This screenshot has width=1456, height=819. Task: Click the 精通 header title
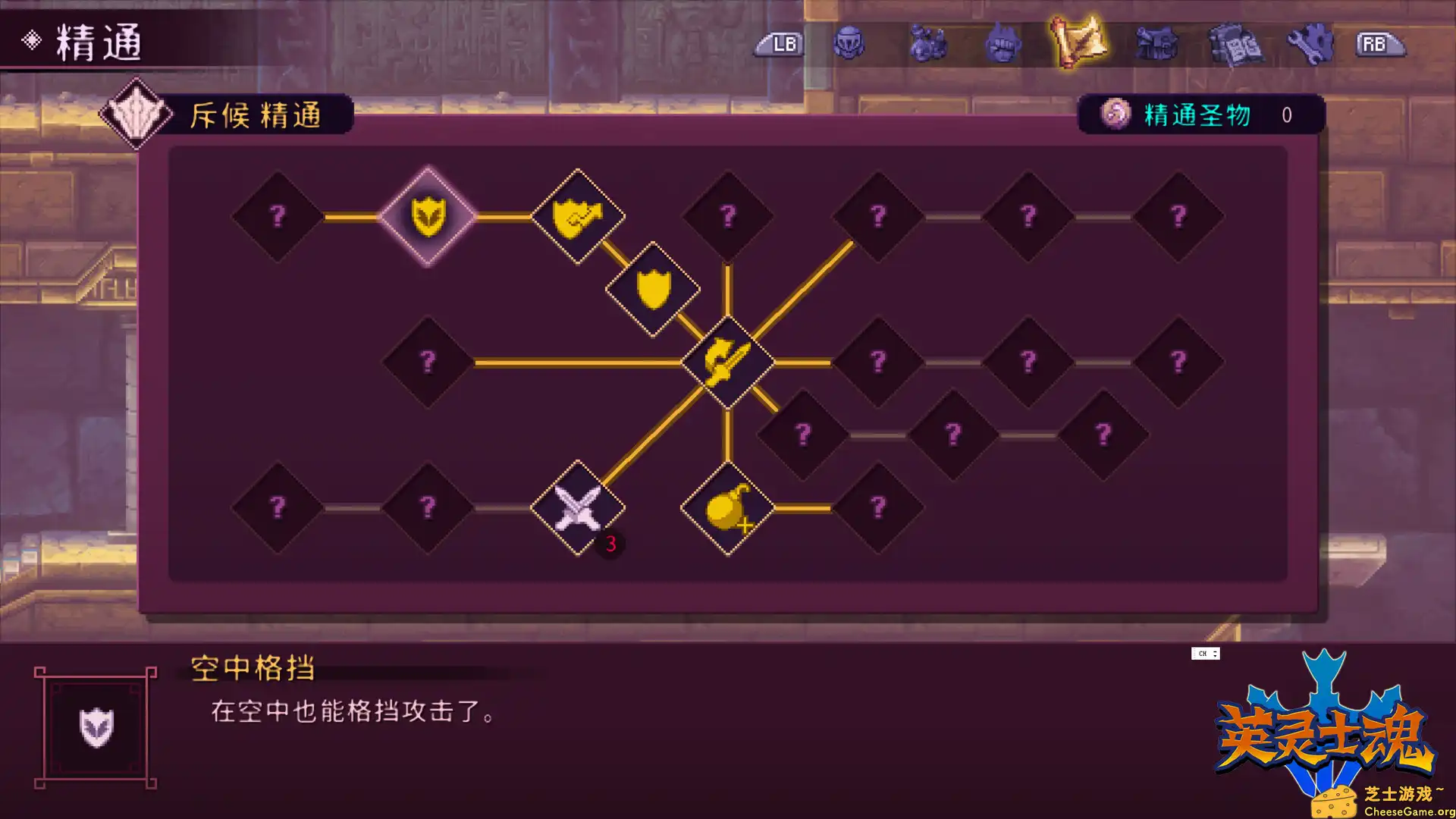pyautogui.click(x=99, y=42)
